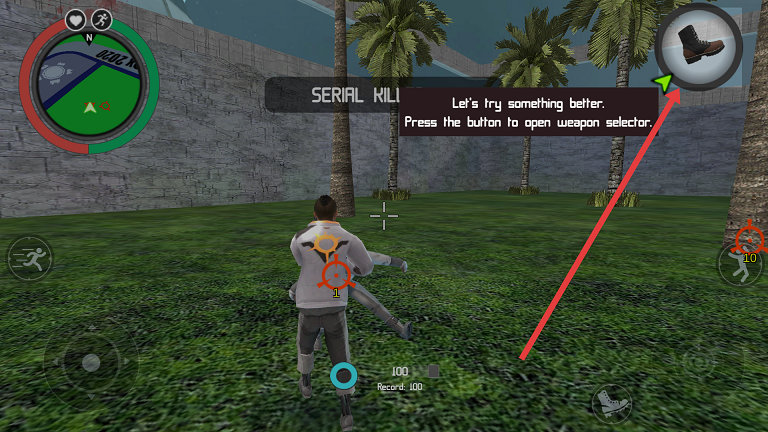Viewport: 768px width, 432px height.
Task: Open the weapon selector boot icon
Action: (x=700, y=46)
